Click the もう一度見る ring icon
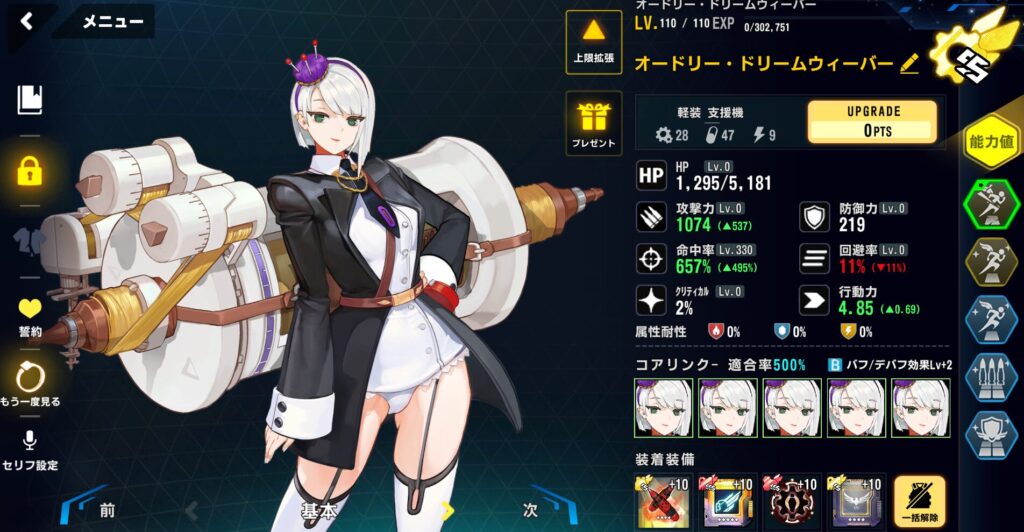The width and height of the screenshot is (1024, 532). (30, 384)
